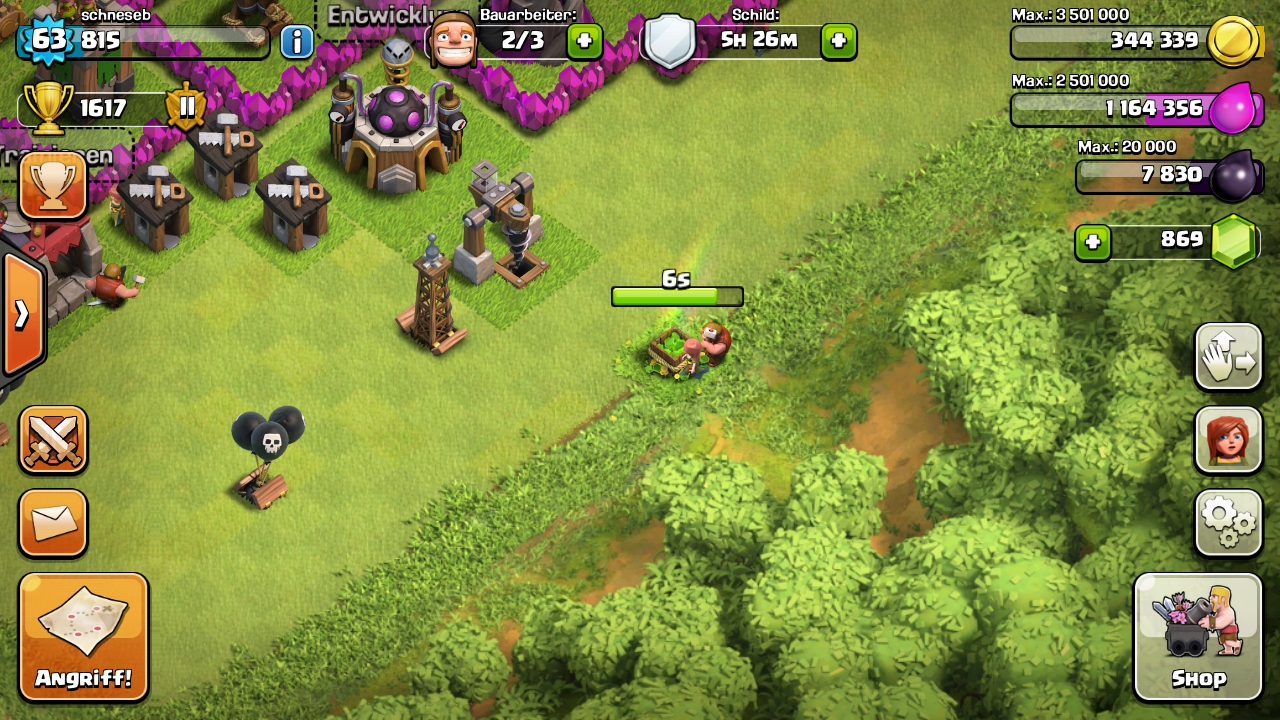Buy more gems with the green plus button
1280x720 pixels.
(x=1092, y=241)
